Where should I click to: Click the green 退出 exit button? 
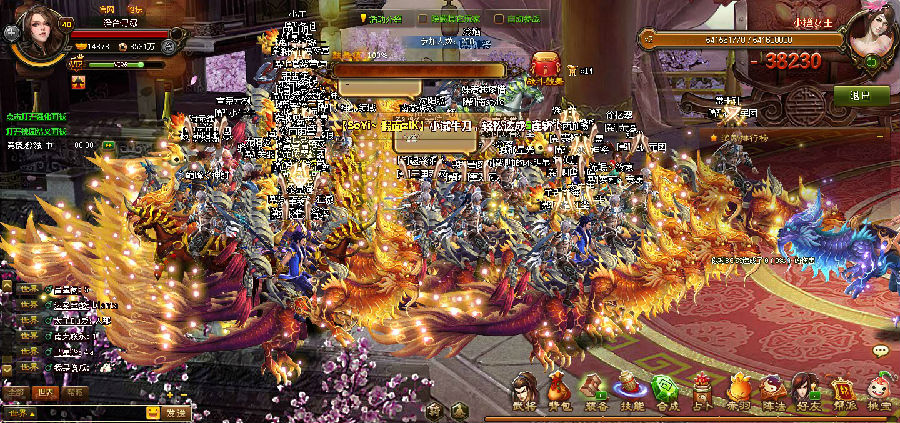pos(860,96)
